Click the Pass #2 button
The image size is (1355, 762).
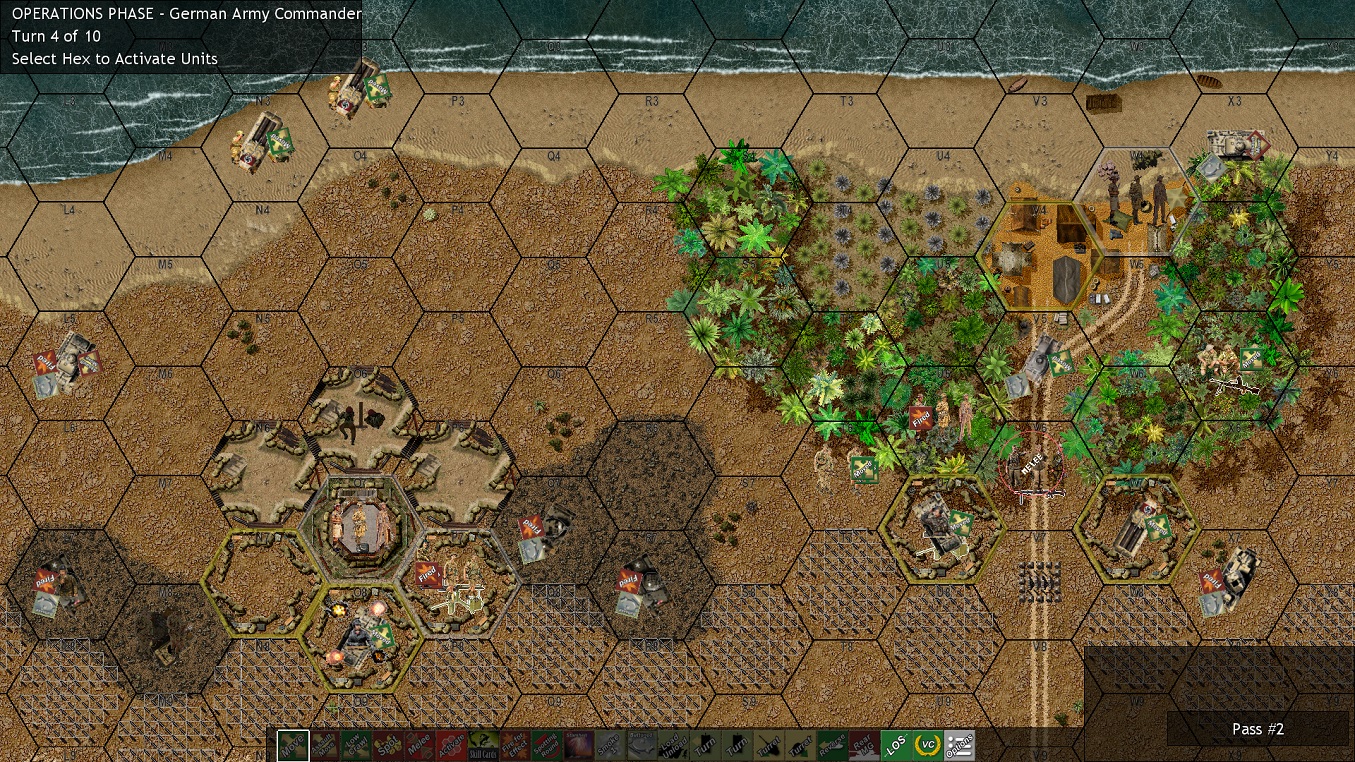1257,729
